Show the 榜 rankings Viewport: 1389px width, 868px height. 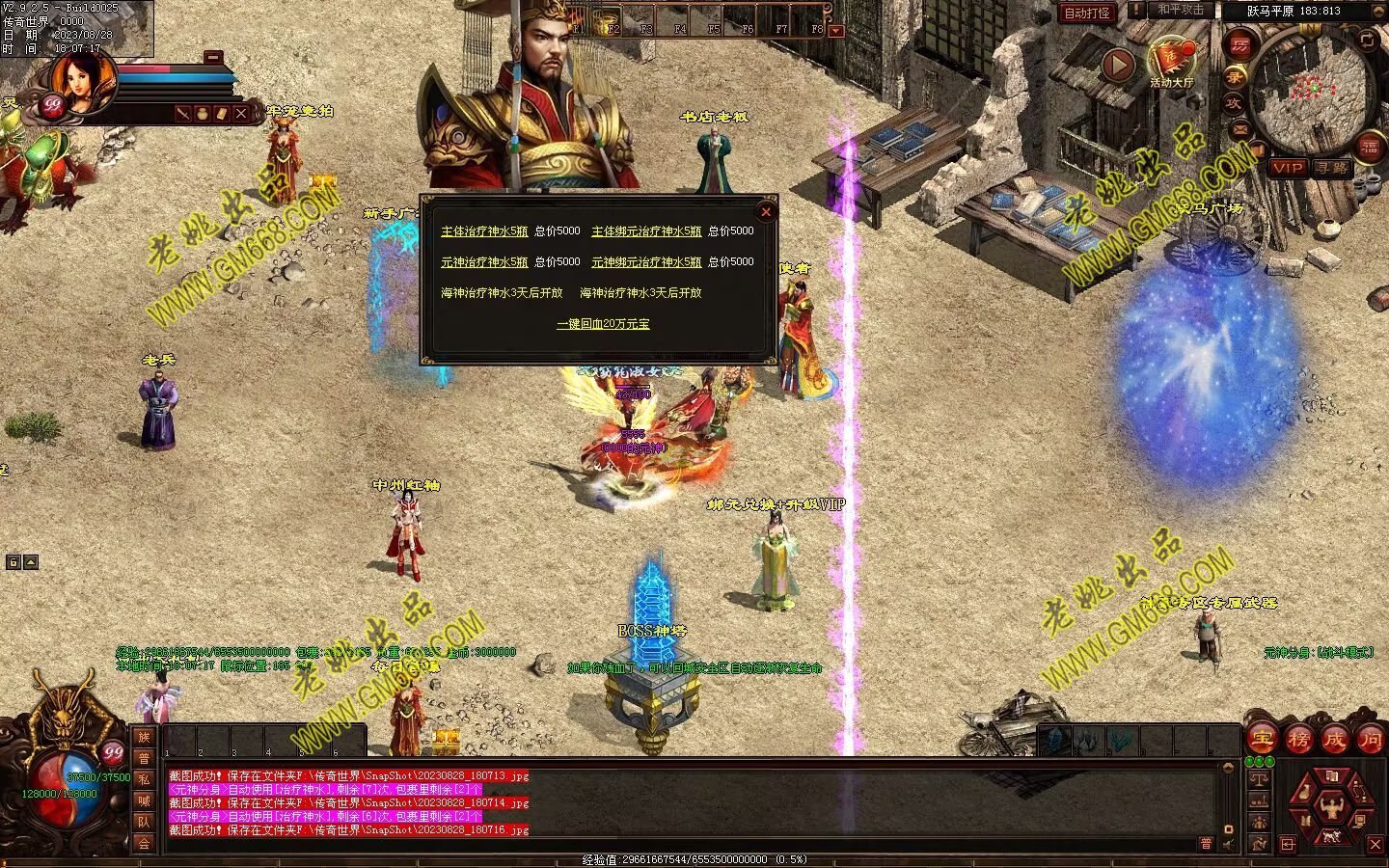[x=1298, y=740]
